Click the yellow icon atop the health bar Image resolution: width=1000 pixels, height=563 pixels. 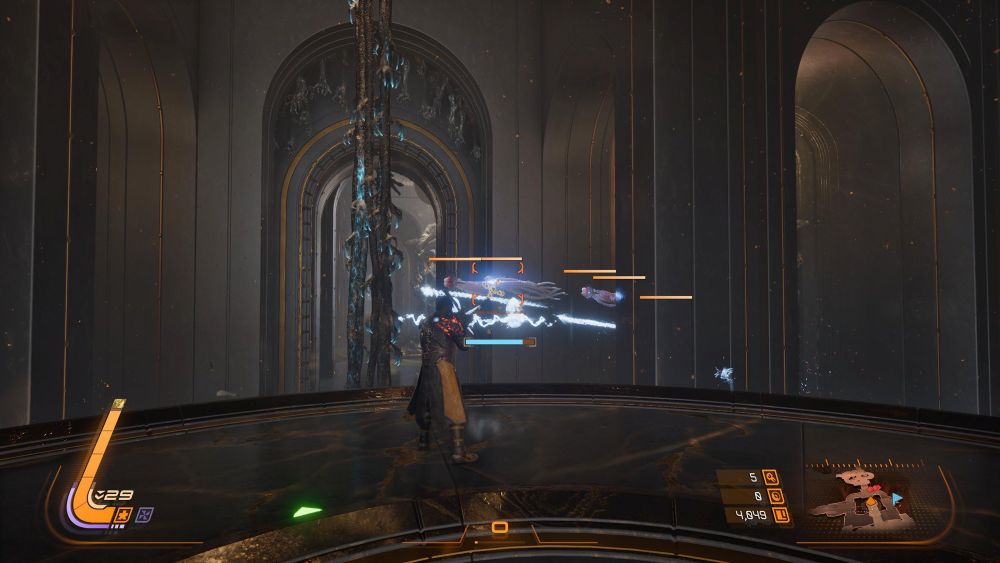pyautogui.click(x=119, y=404)
